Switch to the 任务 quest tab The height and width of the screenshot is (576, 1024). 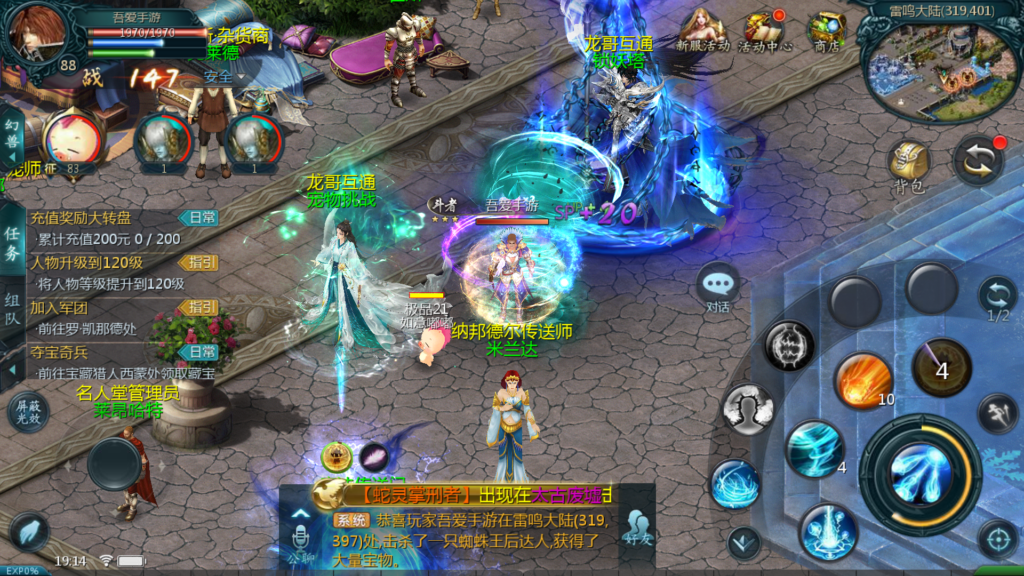tap(12, 242)
